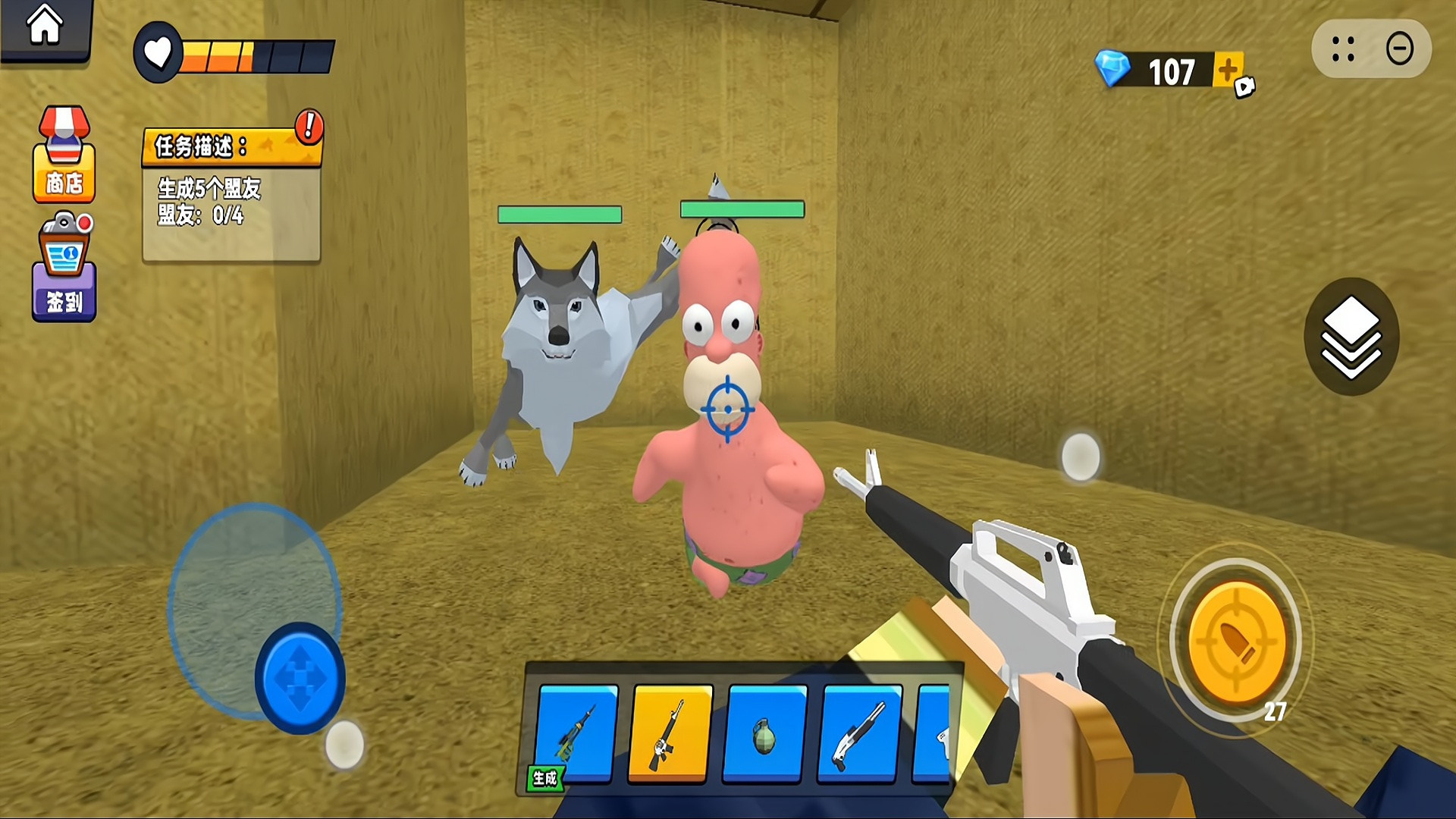Tap the blue movement joystick knob
1456x819 pixels.
pyautogui.click(x=300, y=678)
